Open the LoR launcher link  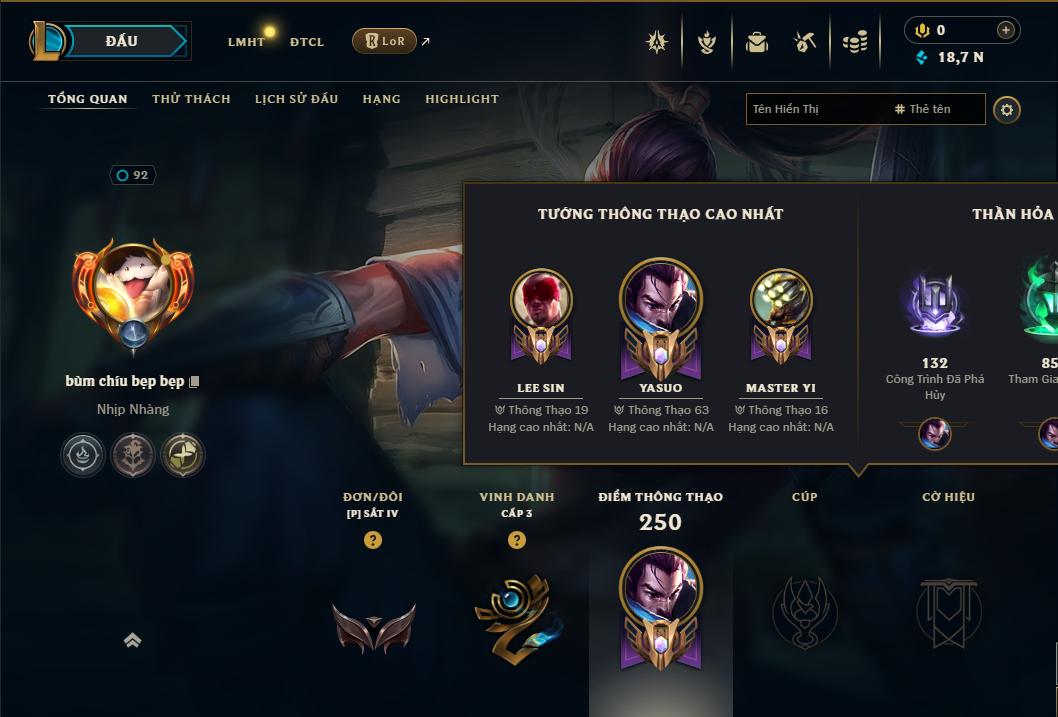385,41
